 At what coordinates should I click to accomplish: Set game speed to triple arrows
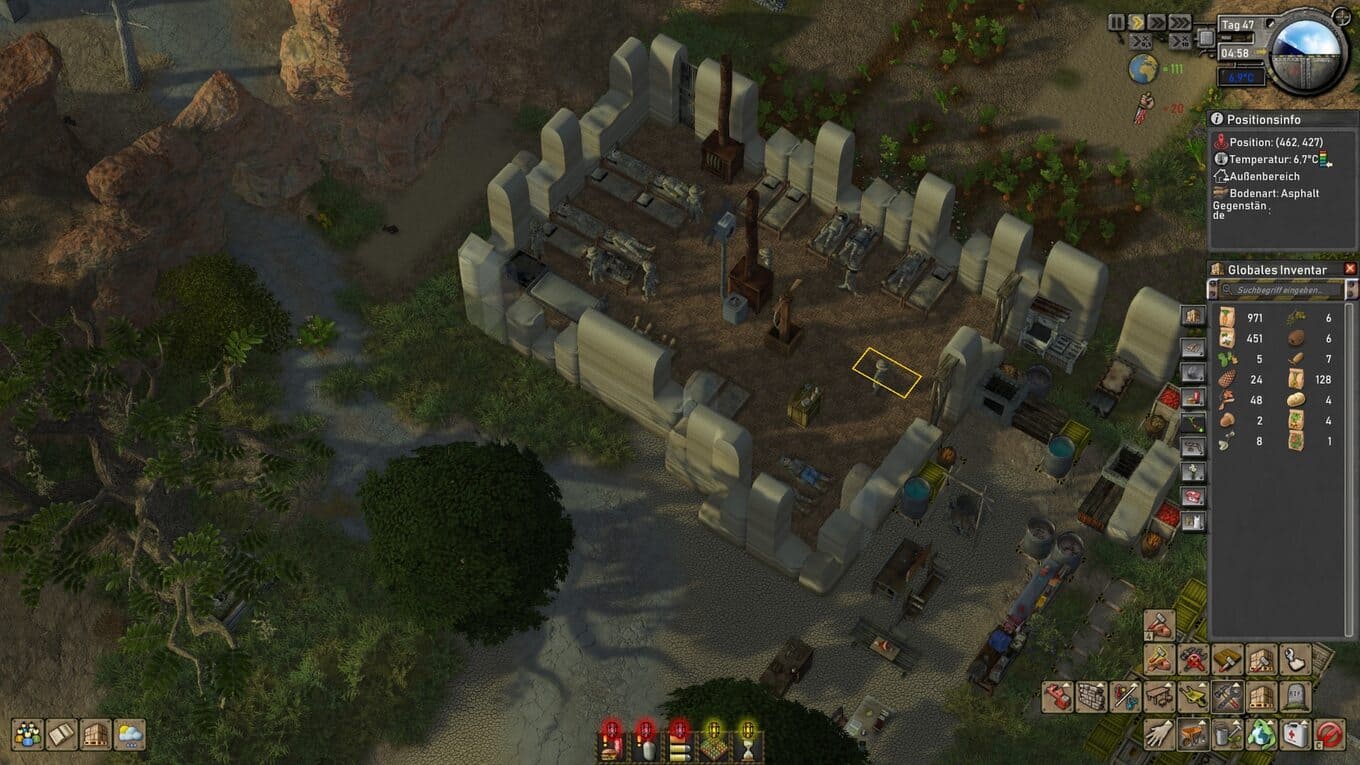(x=1181, y=22)
